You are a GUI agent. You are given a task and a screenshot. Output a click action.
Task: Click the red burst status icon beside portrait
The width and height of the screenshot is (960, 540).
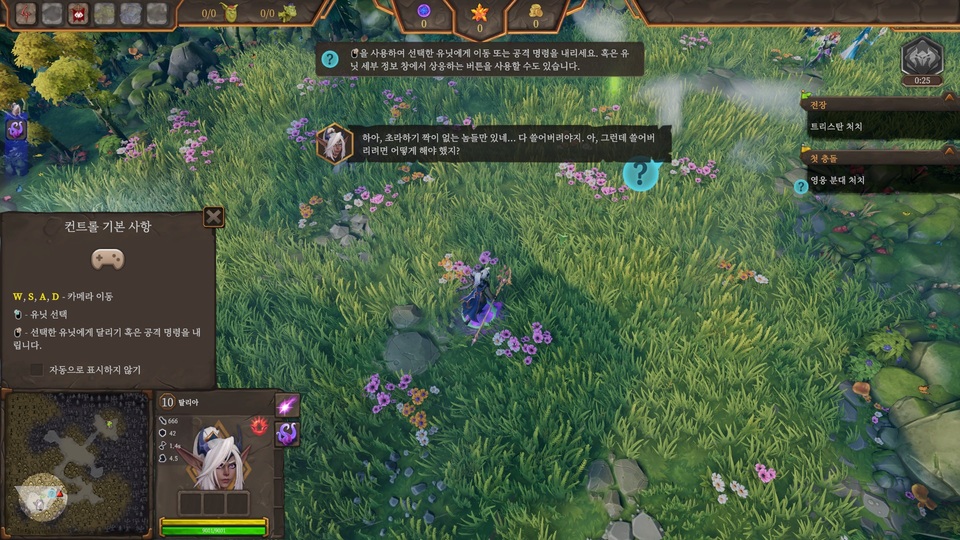click(259, 425)
